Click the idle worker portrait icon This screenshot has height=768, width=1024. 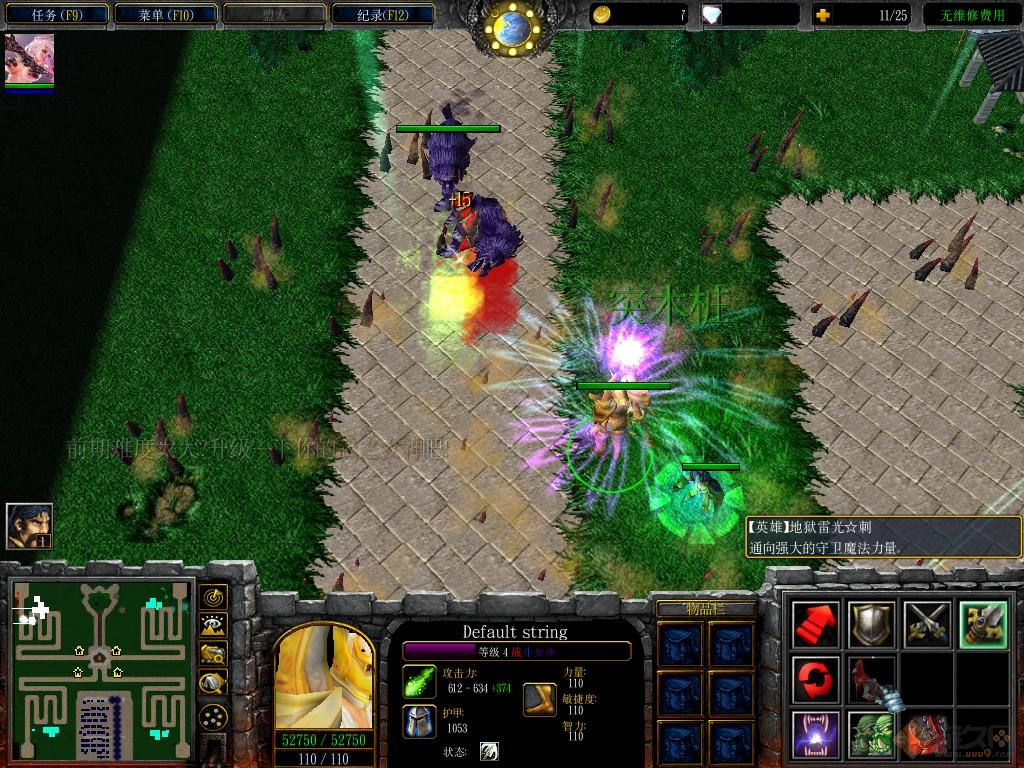(29, 526)
